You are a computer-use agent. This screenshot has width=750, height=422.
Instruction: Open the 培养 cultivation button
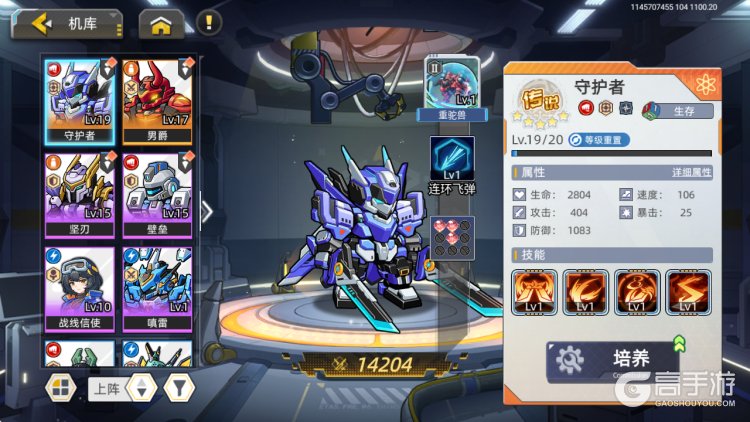pyautogui.click(x=616, y=358)
